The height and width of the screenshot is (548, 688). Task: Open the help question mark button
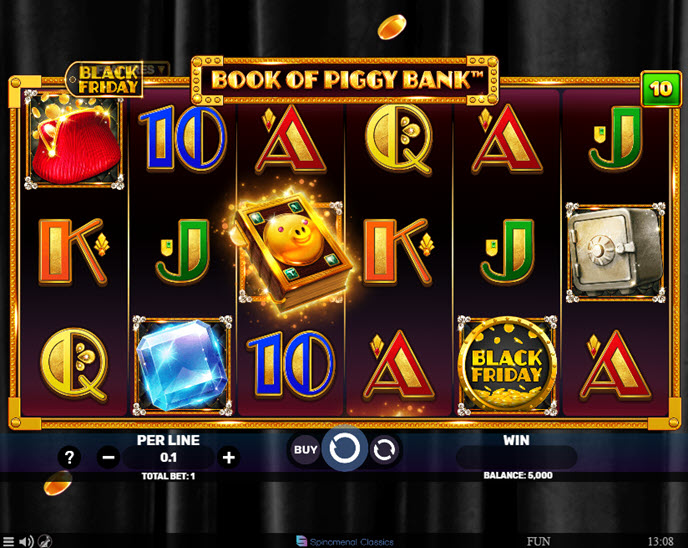click(69, 458)
